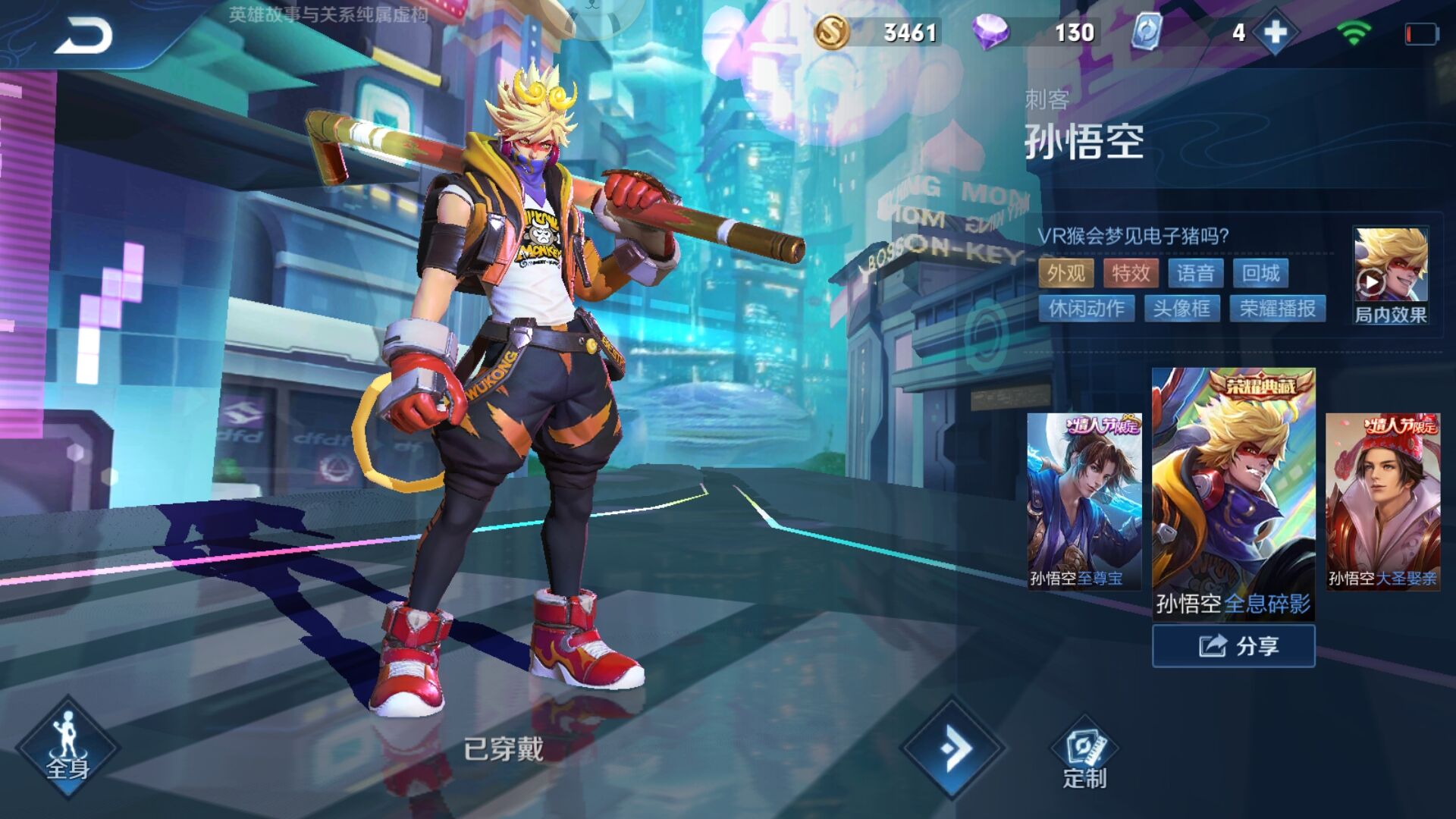This screenshot has width=1456, height=819.
Task: Select the 特效 effects tag
Action: coord(1131,273)
